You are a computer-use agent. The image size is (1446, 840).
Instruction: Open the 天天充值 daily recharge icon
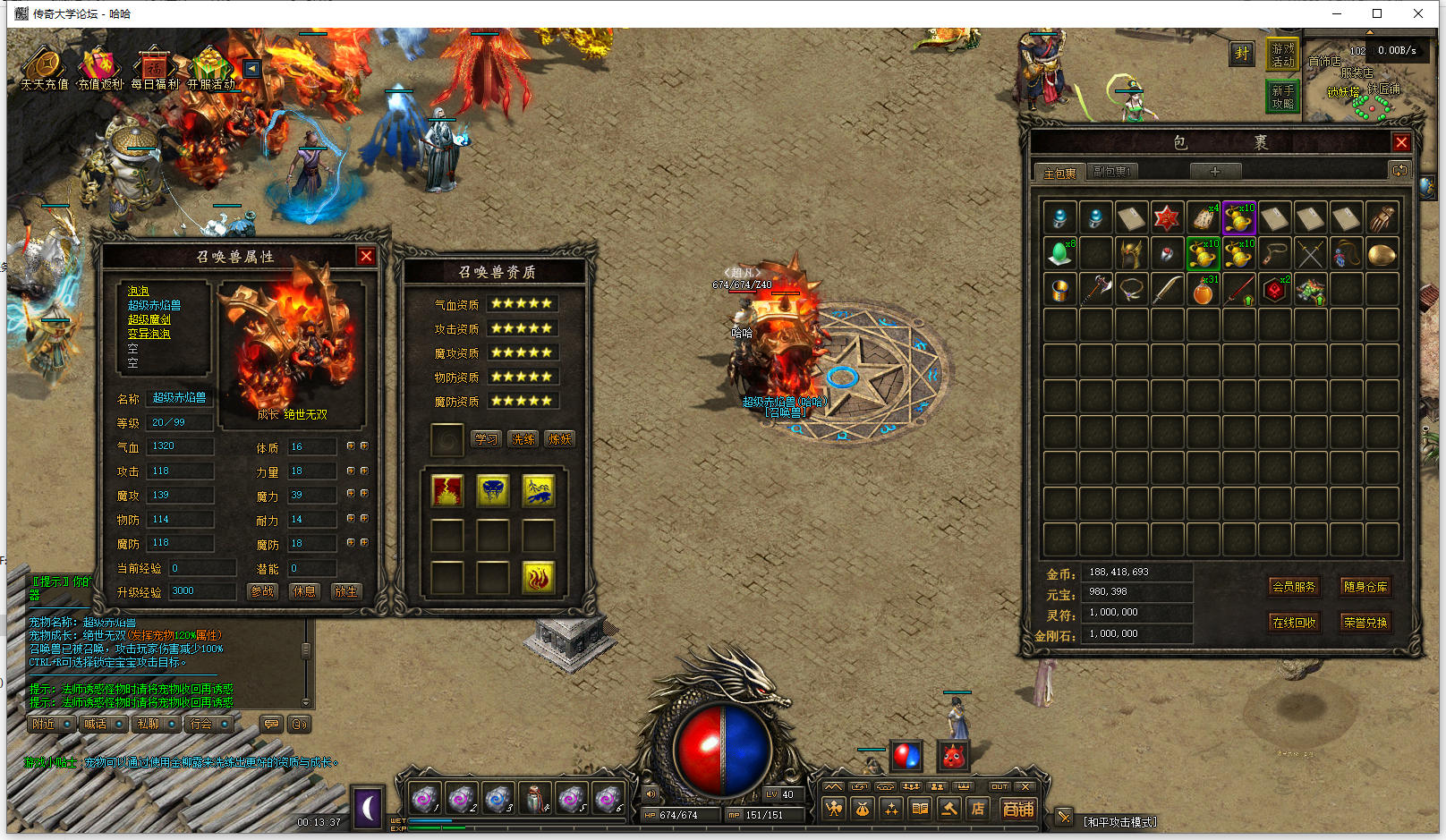44,68
